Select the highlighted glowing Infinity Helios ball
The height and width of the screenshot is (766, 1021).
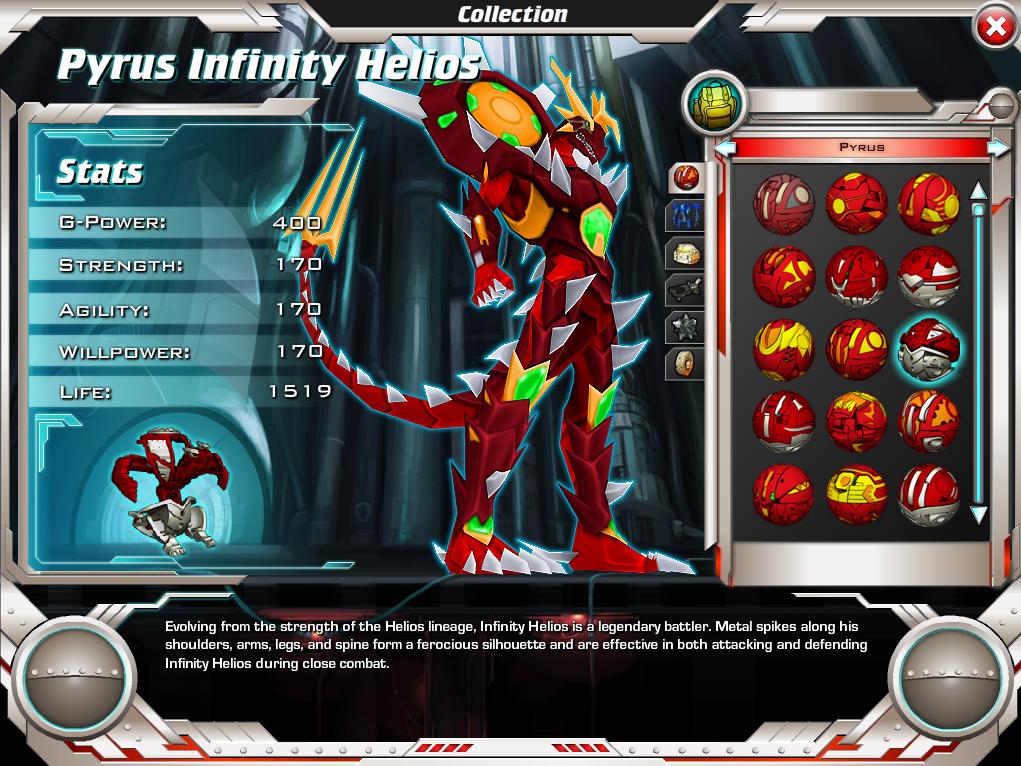(x=929, y=348)
